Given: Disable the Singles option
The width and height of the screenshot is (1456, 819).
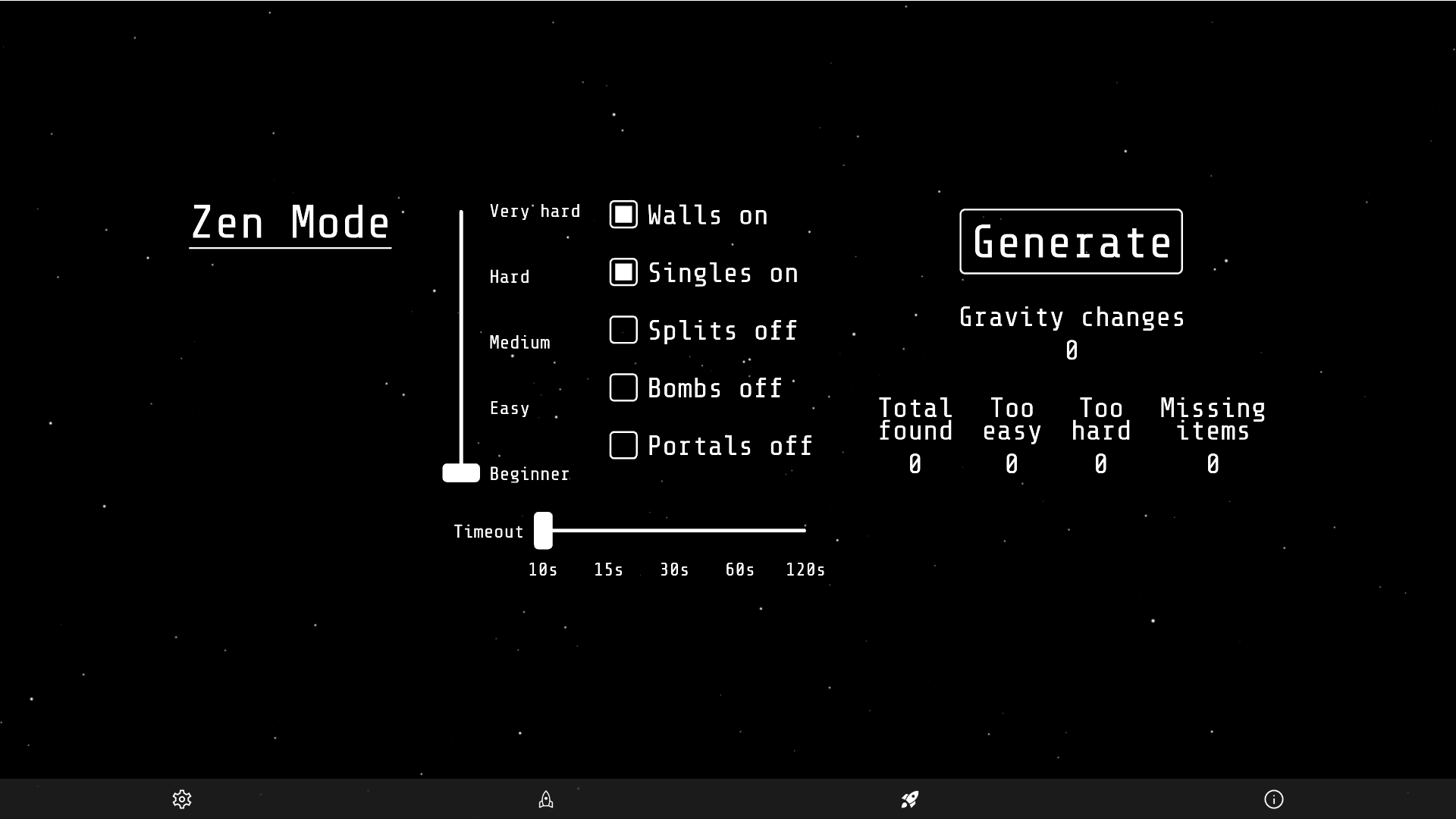Looking at the screenshot, I should tap(623, 272).
